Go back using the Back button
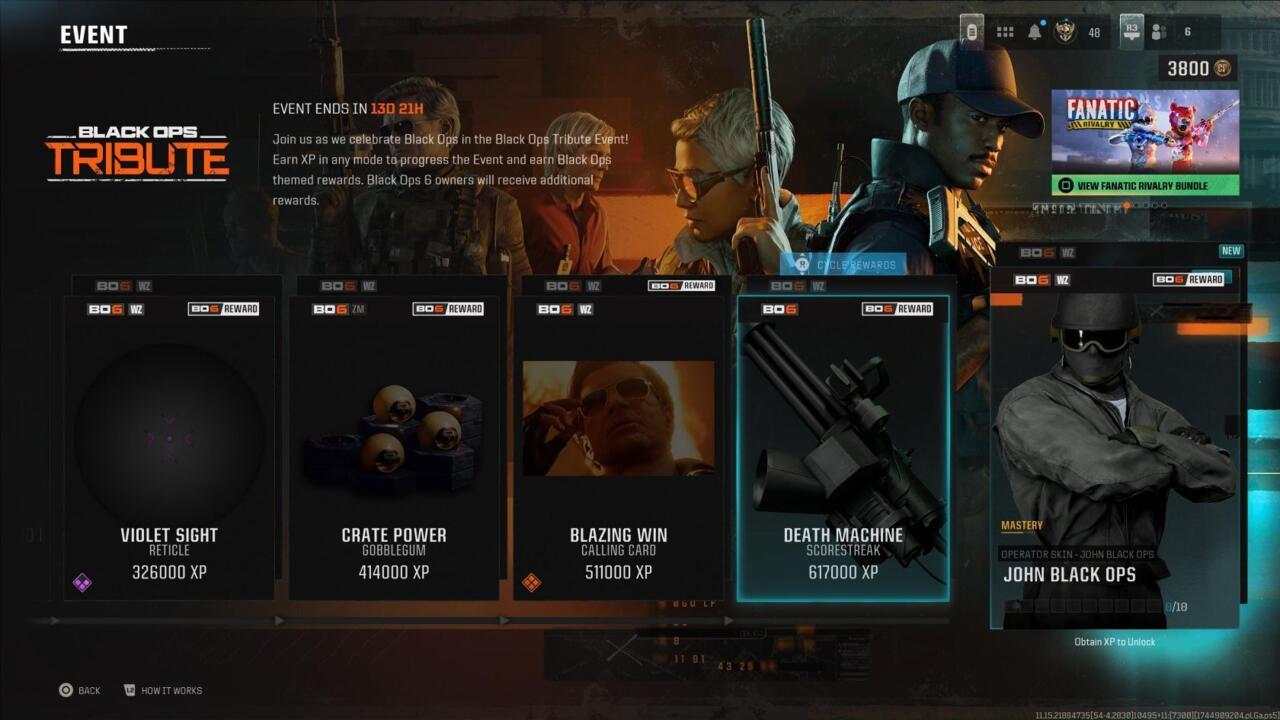The width and height of the screenshot is (1280, 720). tap(79, 690)
